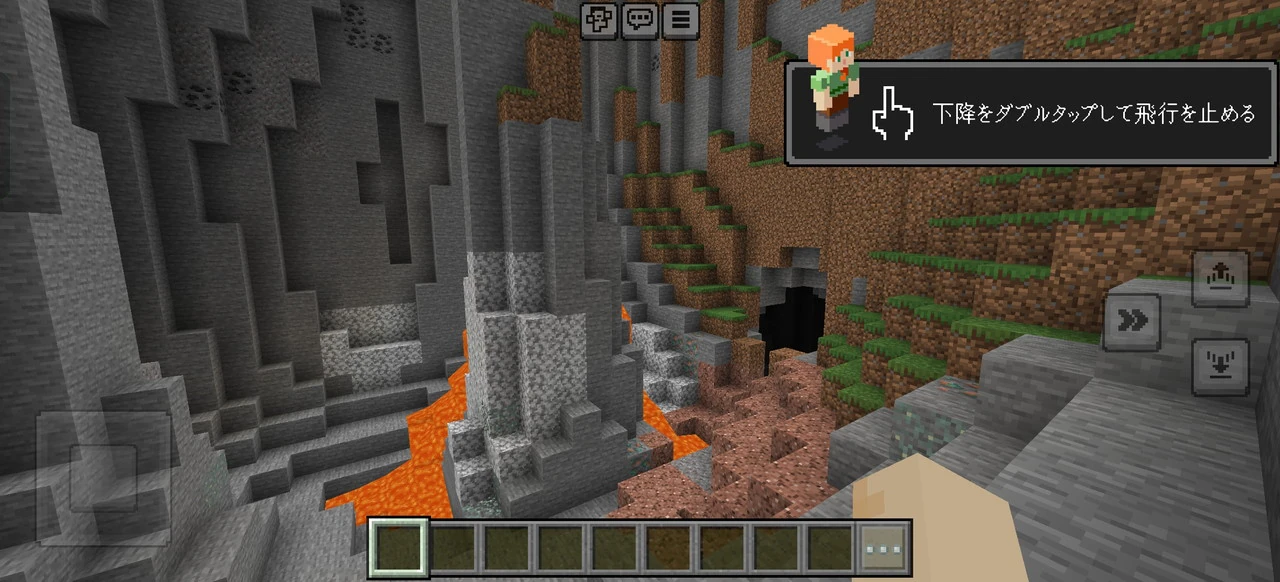Open inventory with the three-dots hotbar button

(x=885, y=548)
